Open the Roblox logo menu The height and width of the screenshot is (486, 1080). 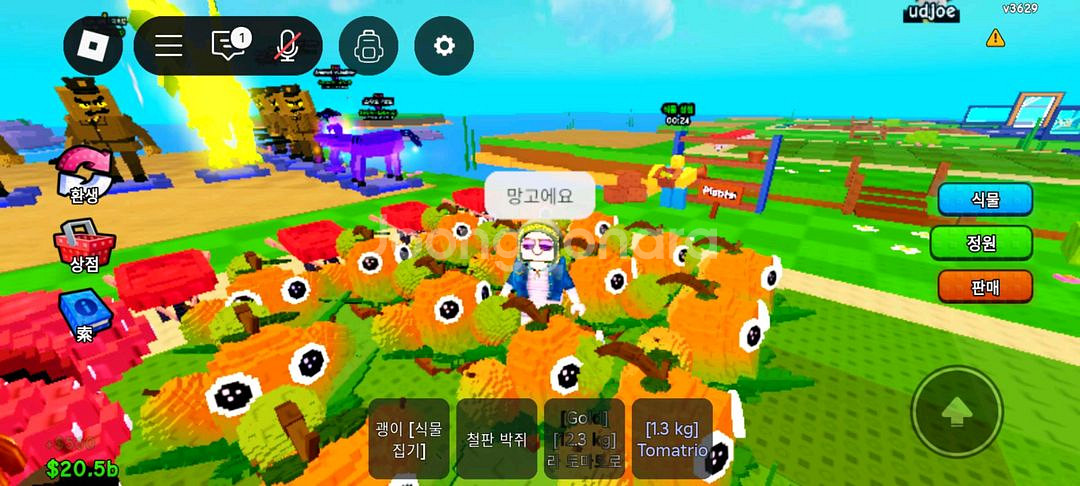93,46
